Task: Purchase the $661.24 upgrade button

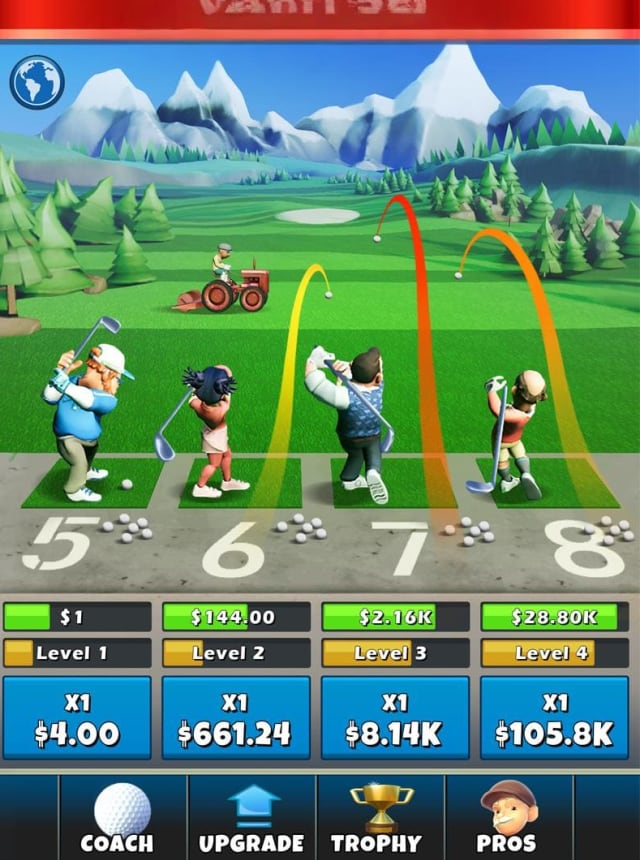Action: (235, 717)
